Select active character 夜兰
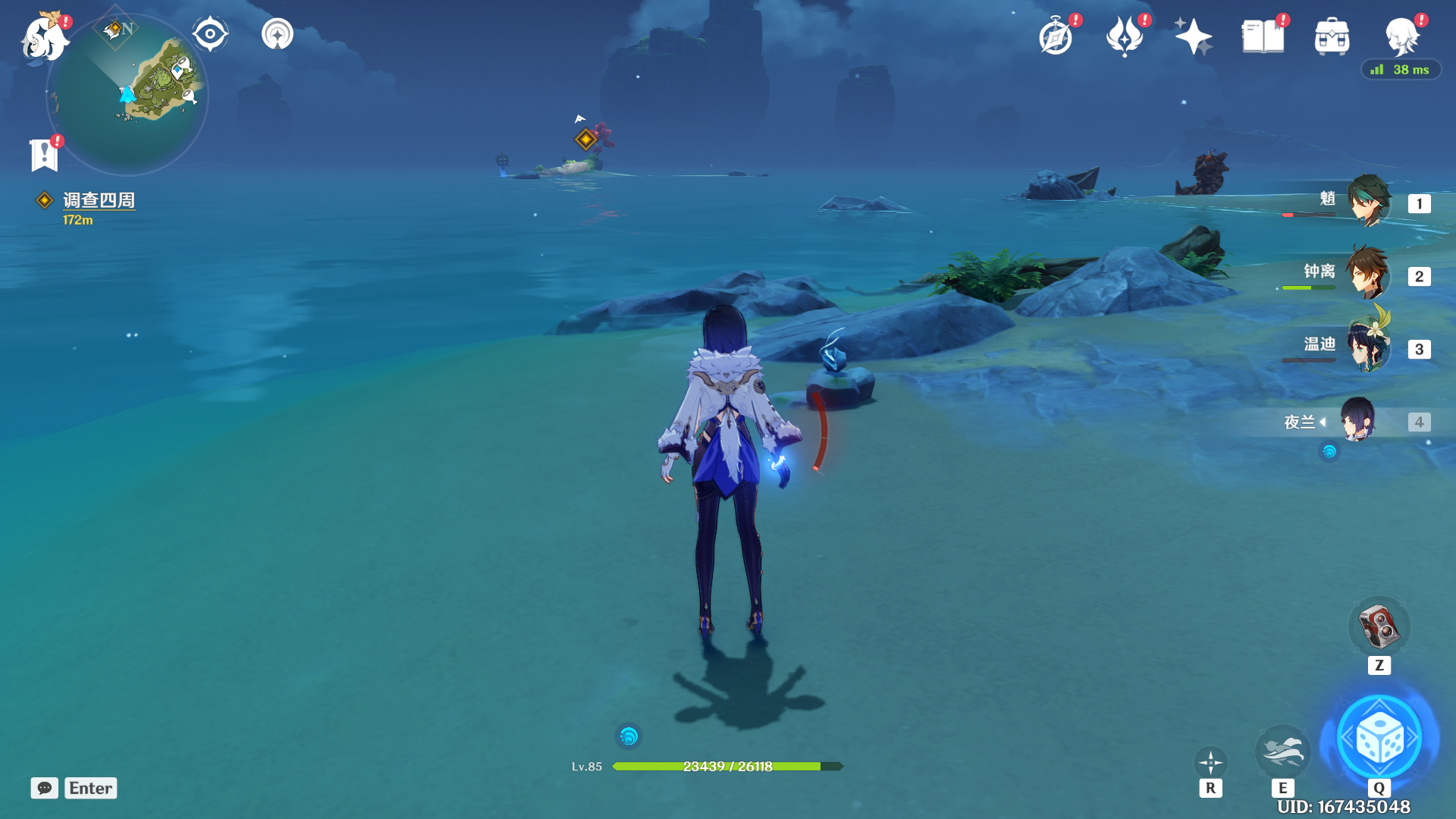This screenshot has height=819, width=1456. click(x=1357, y=420)
